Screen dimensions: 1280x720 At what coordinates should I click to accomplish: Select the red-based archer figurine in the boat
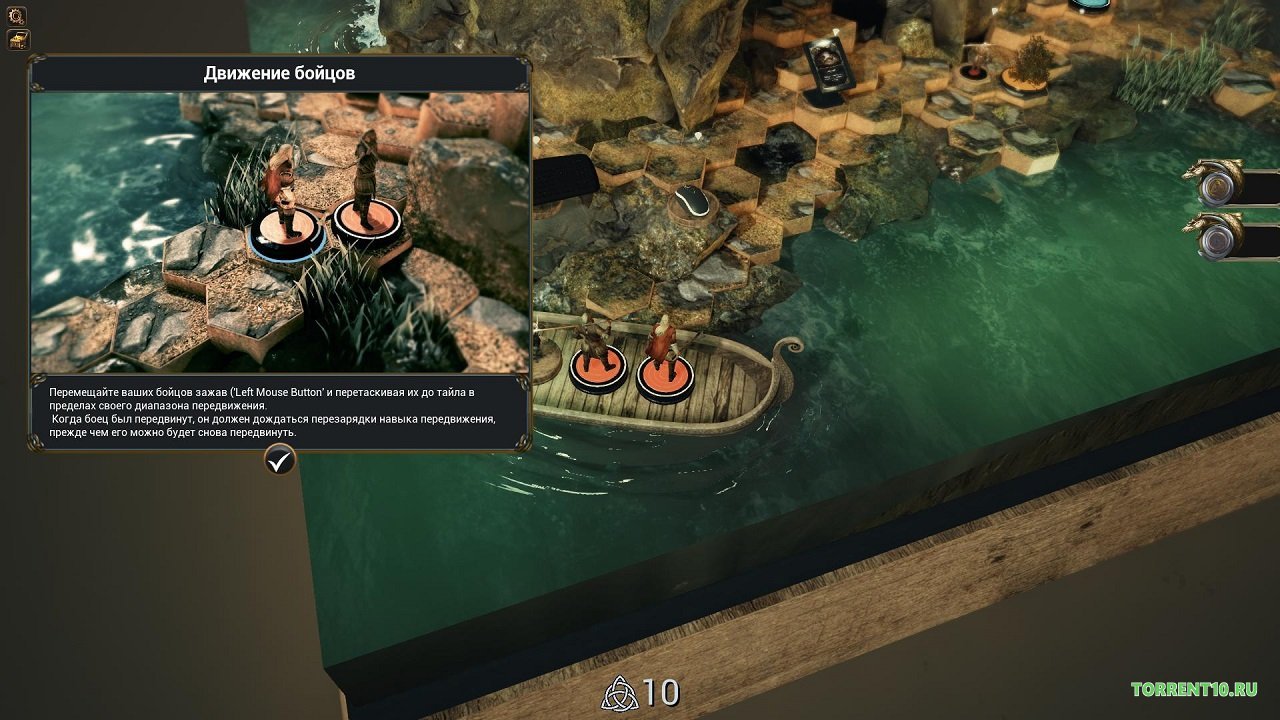point(663,345)
